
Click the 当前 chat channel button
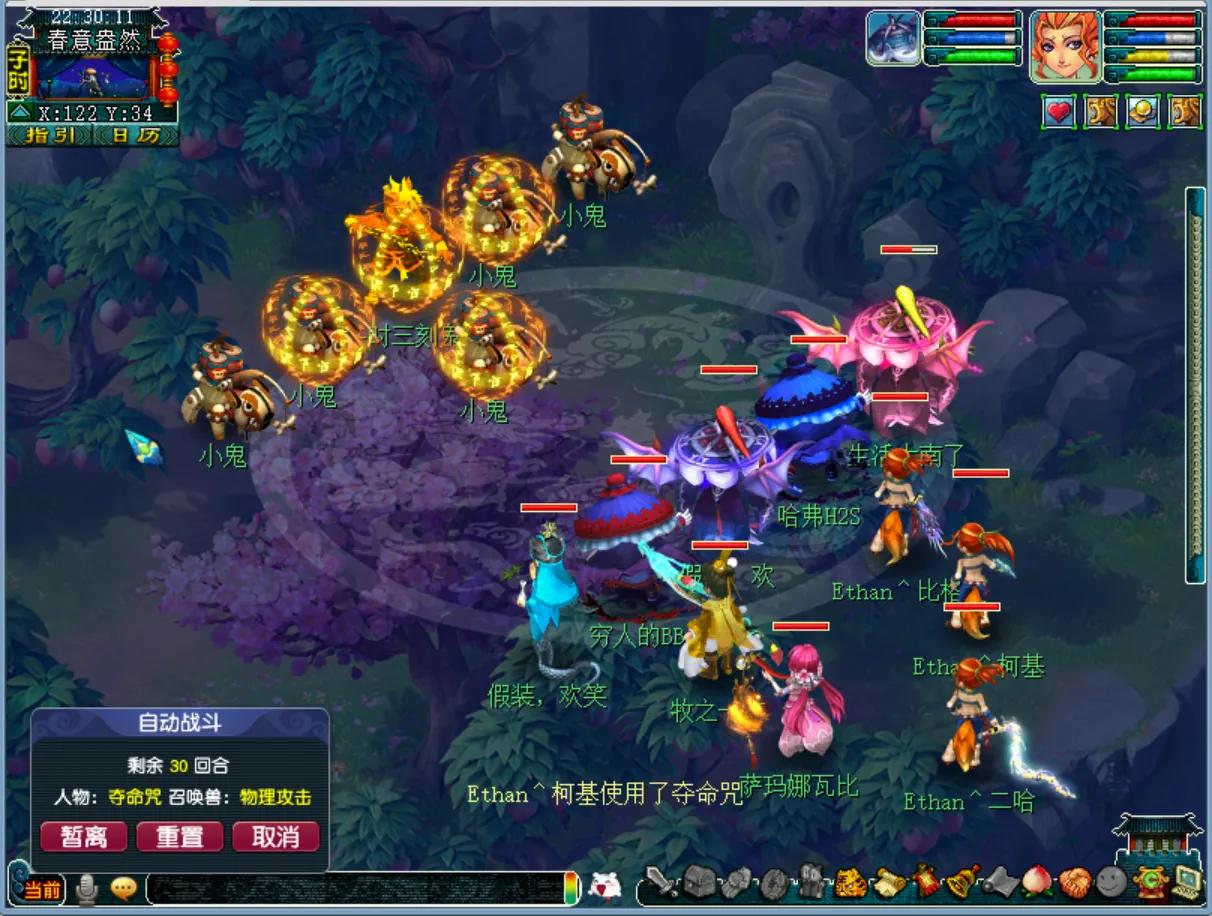tap(43, 889)
